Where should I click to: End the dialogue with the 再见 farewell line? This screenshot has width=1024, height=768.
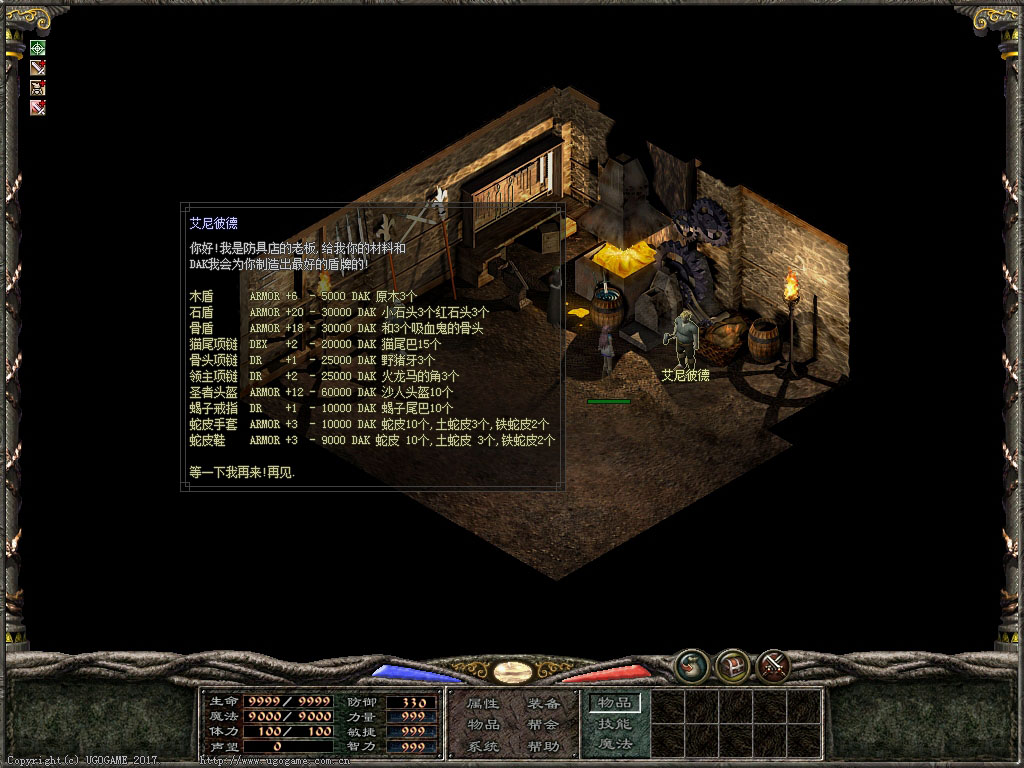pyautogui.click(x=242, y=472)
